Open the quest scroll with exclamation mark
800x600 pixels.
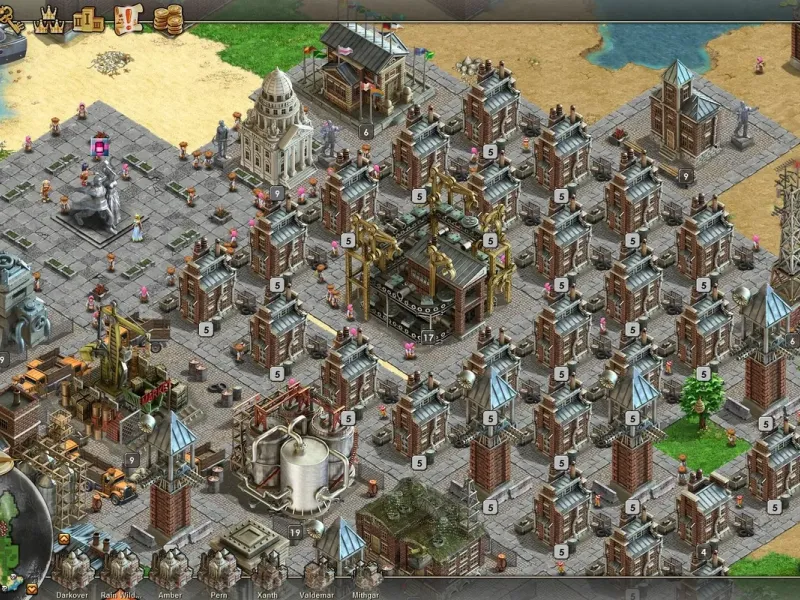click(129, 17)
